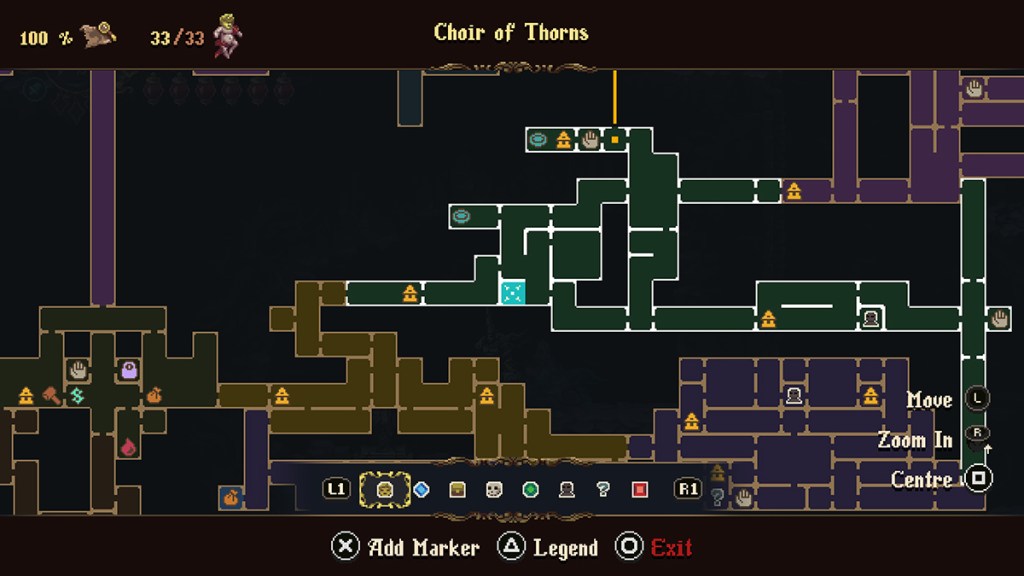1024x576 pixels.
Task: Select the orange square current-position marker
Action: (615, 139)
